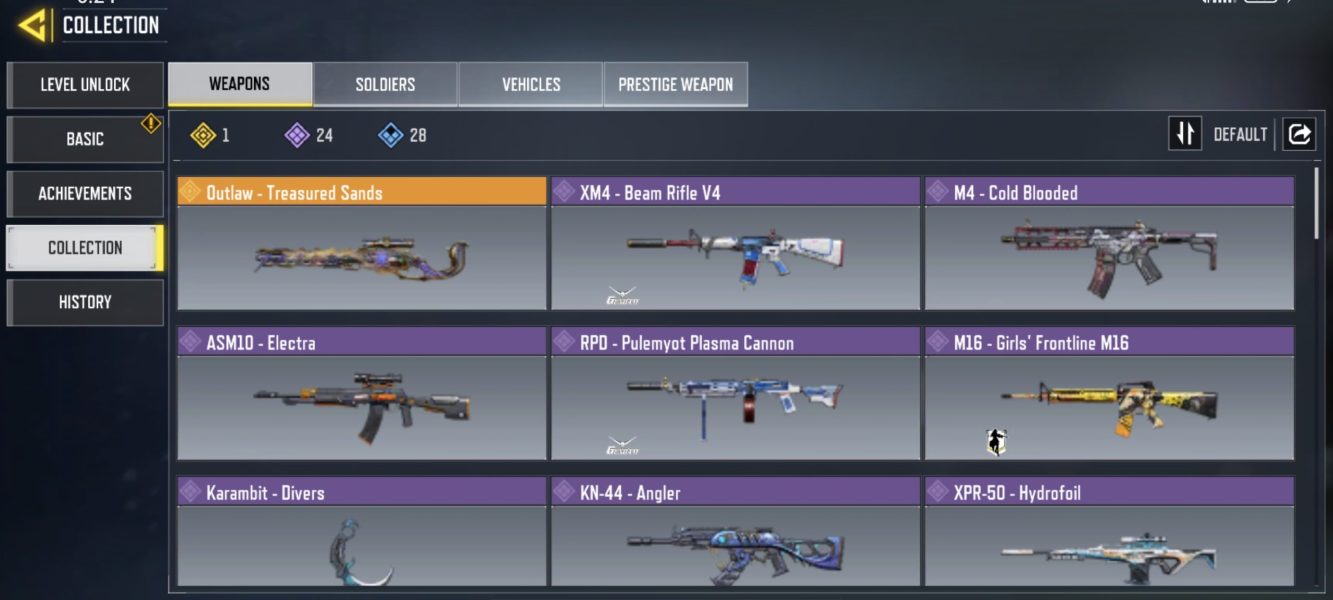The width and height of the screenshot is (1333, 600).
Task: Select Outlaw - Treasured Sands weapon
Action: pos(362,244)
